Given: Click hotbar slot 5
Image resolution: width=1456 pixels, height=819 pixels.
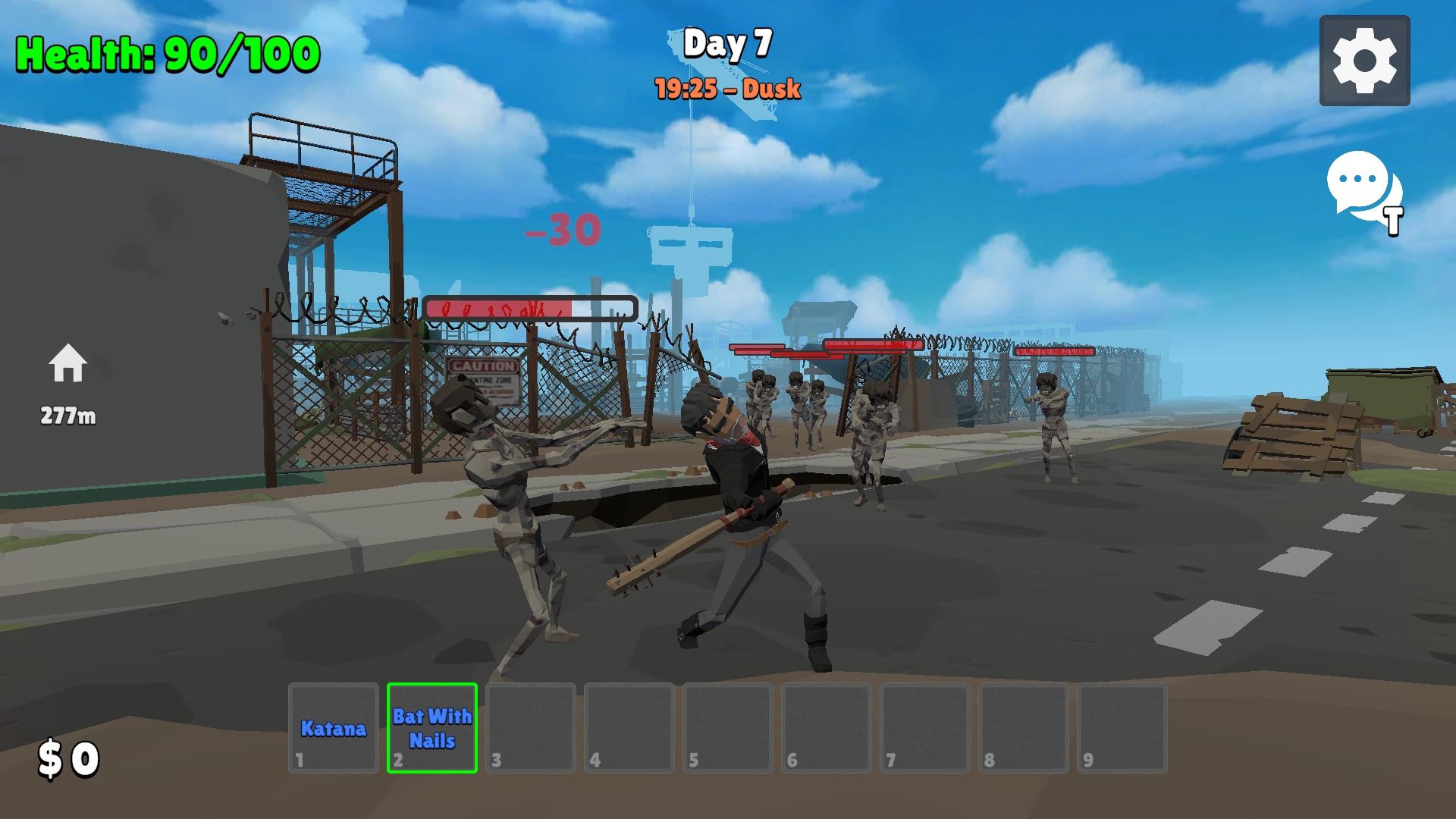Looking at the screenshot, I should click(x=726, y=728).
